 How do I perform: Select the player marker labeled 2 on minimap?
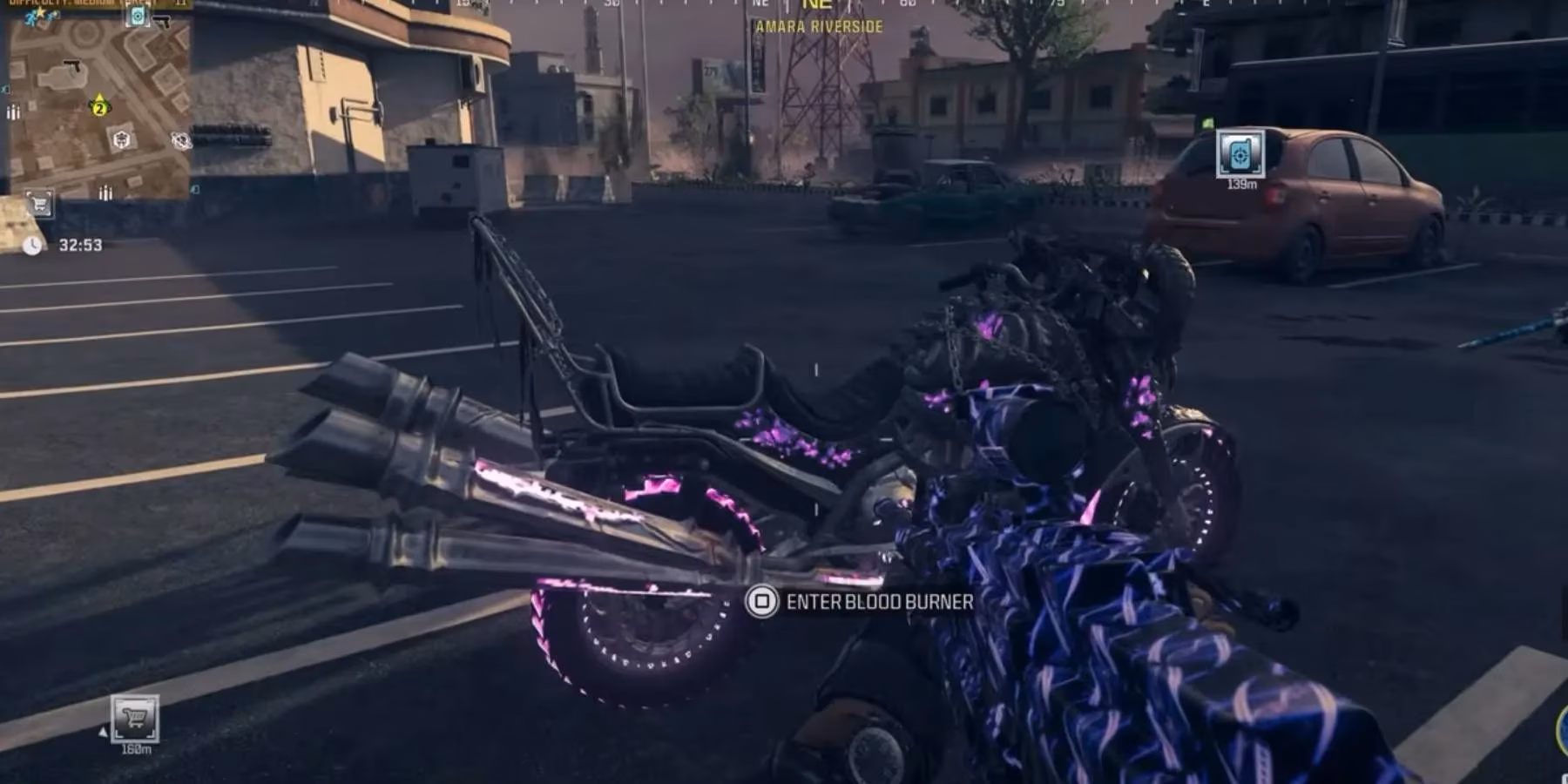[99, 108]
